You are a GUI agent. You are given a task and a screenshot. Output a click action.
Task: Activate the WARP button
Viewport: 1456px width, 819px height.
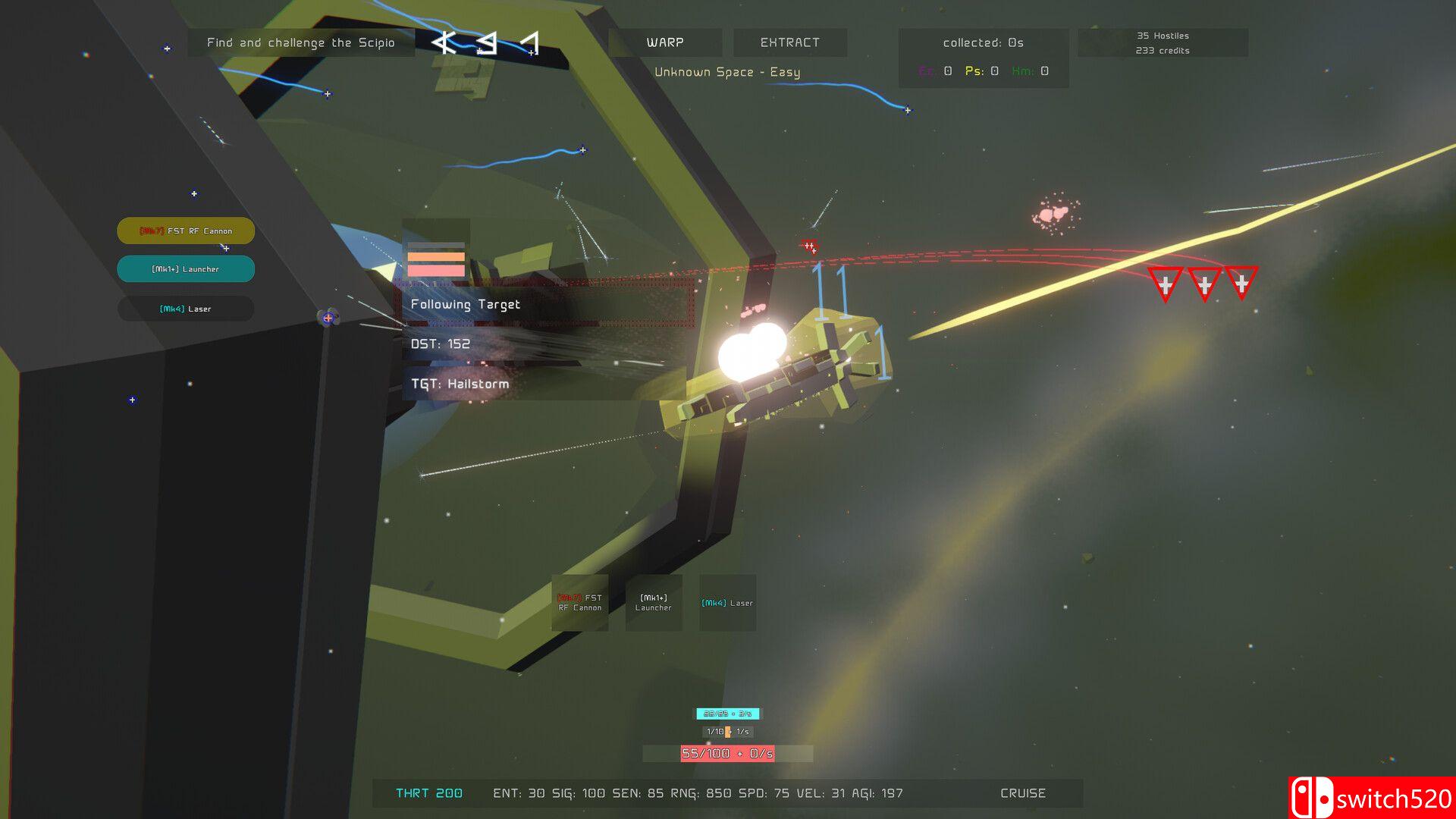pyautogui.click(x=665, y=42)
